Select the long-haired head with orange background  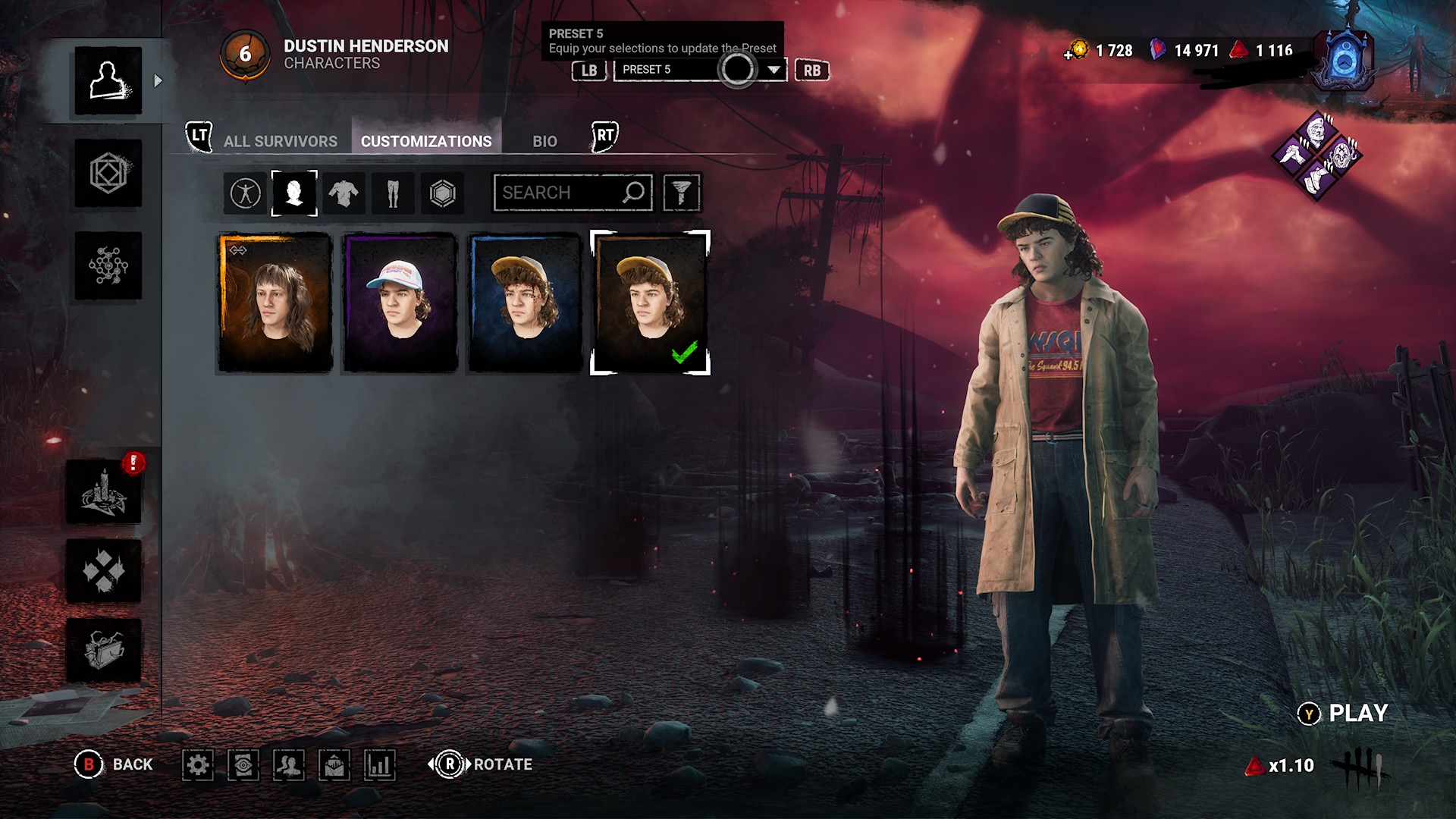(275, 303)
